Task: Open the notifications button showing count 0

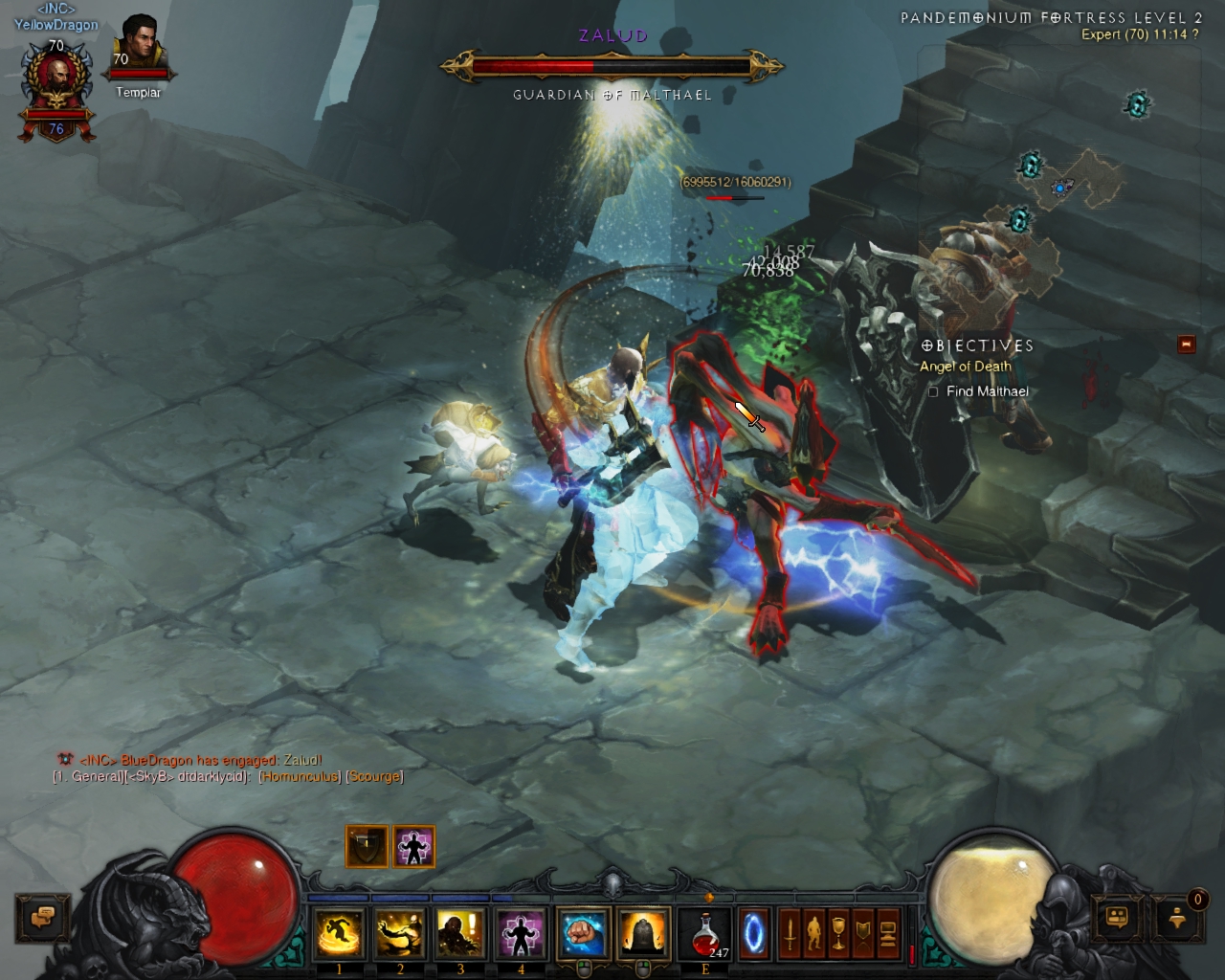Action: [x=1178, y=918]
